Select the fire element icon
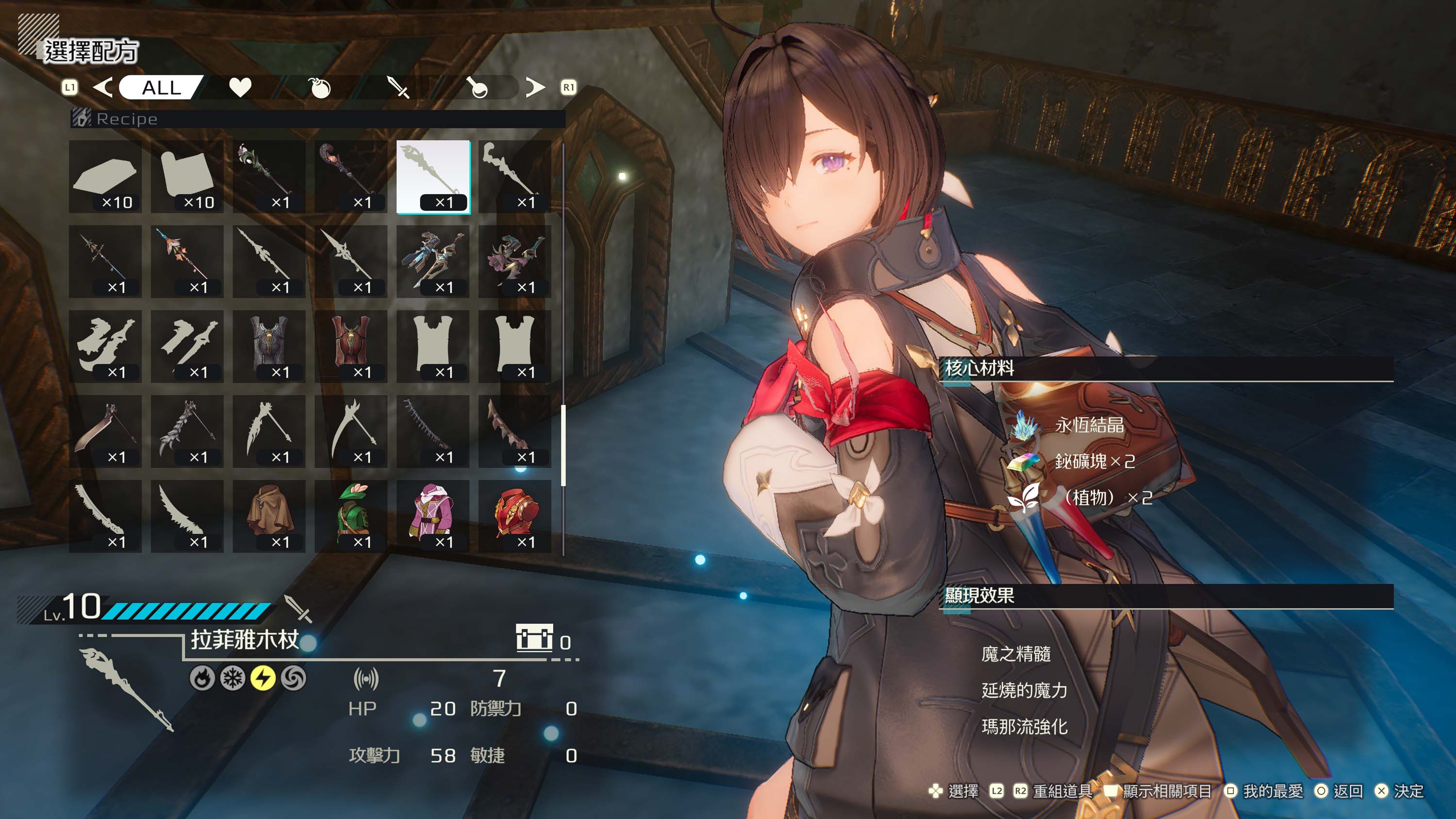 (x=202, y=678)
